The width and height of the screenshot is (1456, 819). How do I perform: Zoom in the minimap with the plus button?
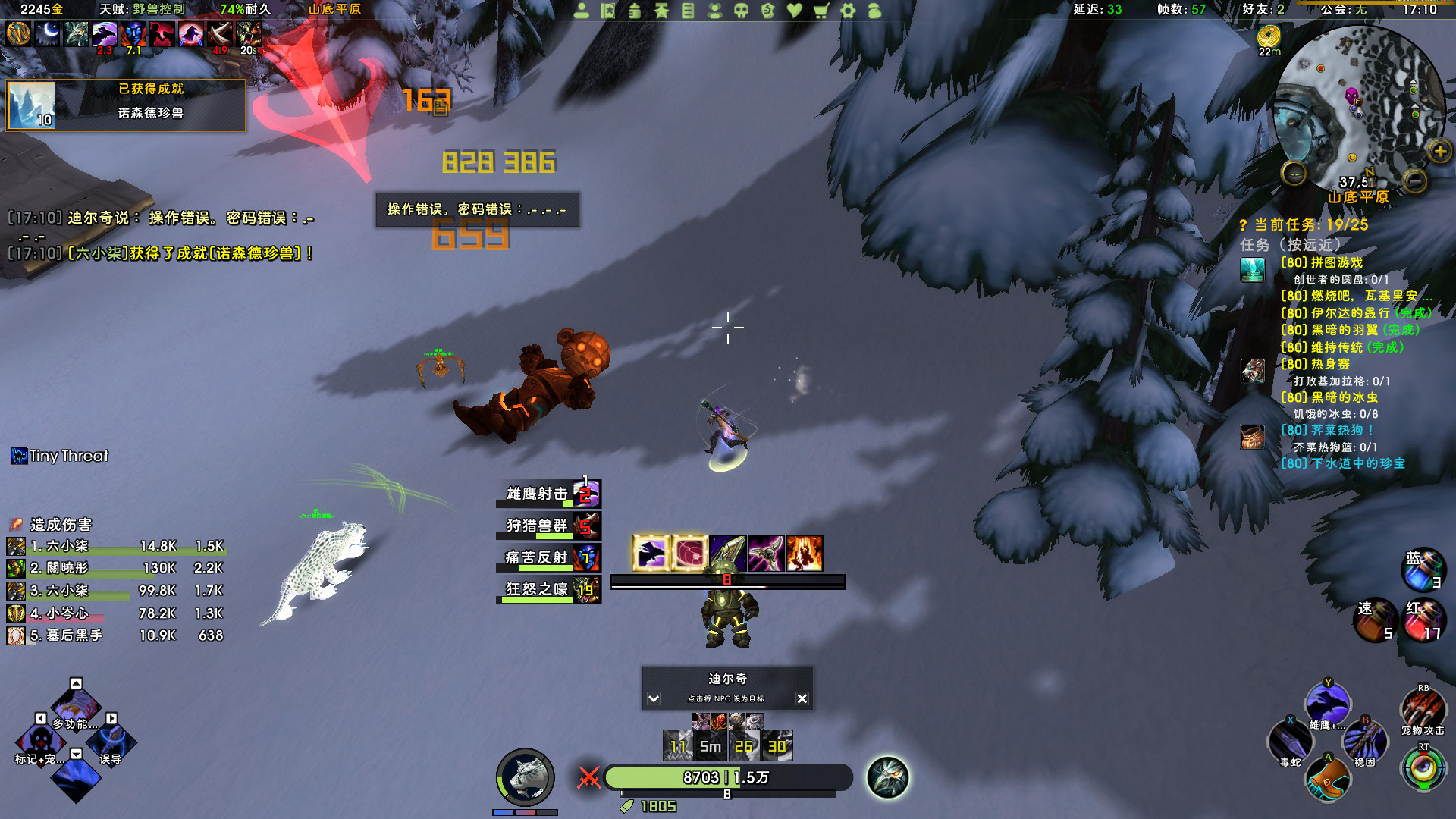click(1439, 152)
